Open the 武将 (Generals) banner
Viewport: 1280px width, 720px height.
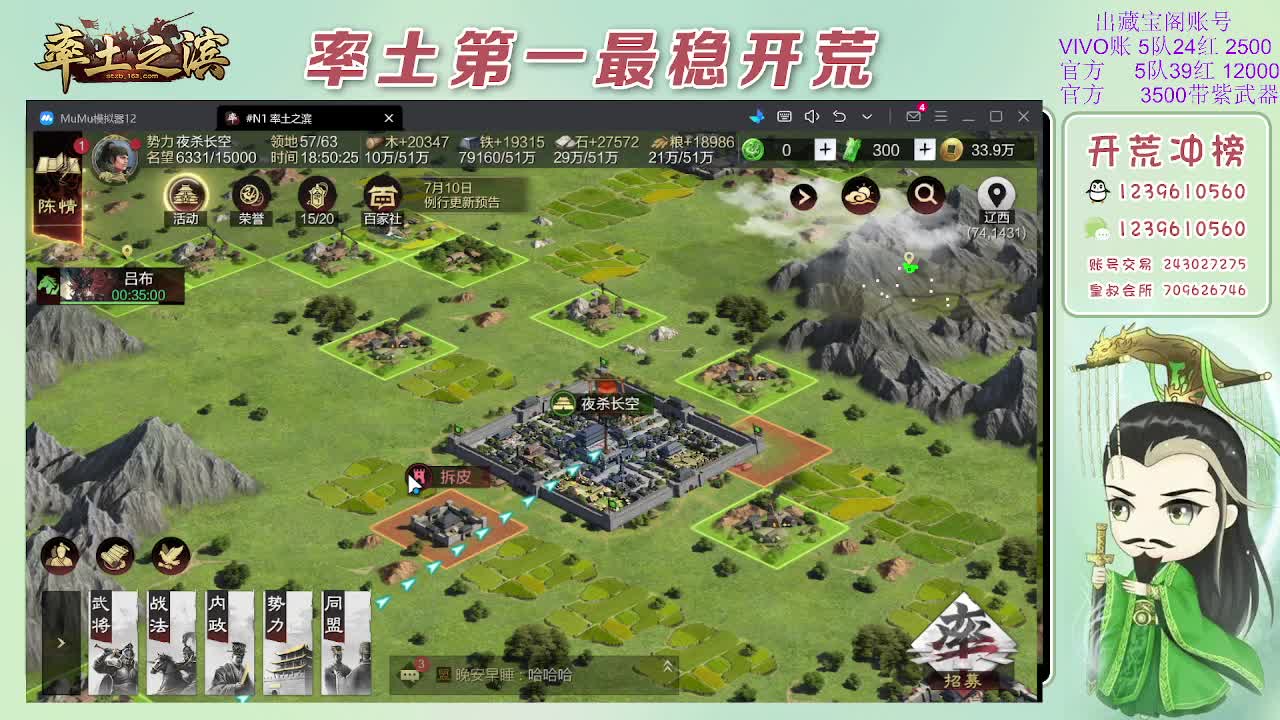pyautogui.click(x=113, y=642)
